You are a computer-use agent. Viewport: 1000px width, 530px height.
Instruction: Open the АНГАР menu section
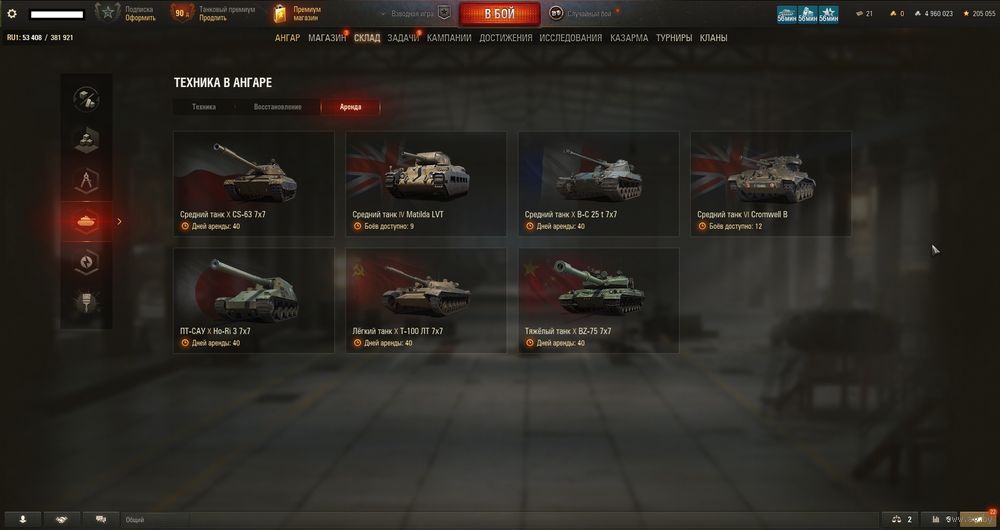click(287, 38)
